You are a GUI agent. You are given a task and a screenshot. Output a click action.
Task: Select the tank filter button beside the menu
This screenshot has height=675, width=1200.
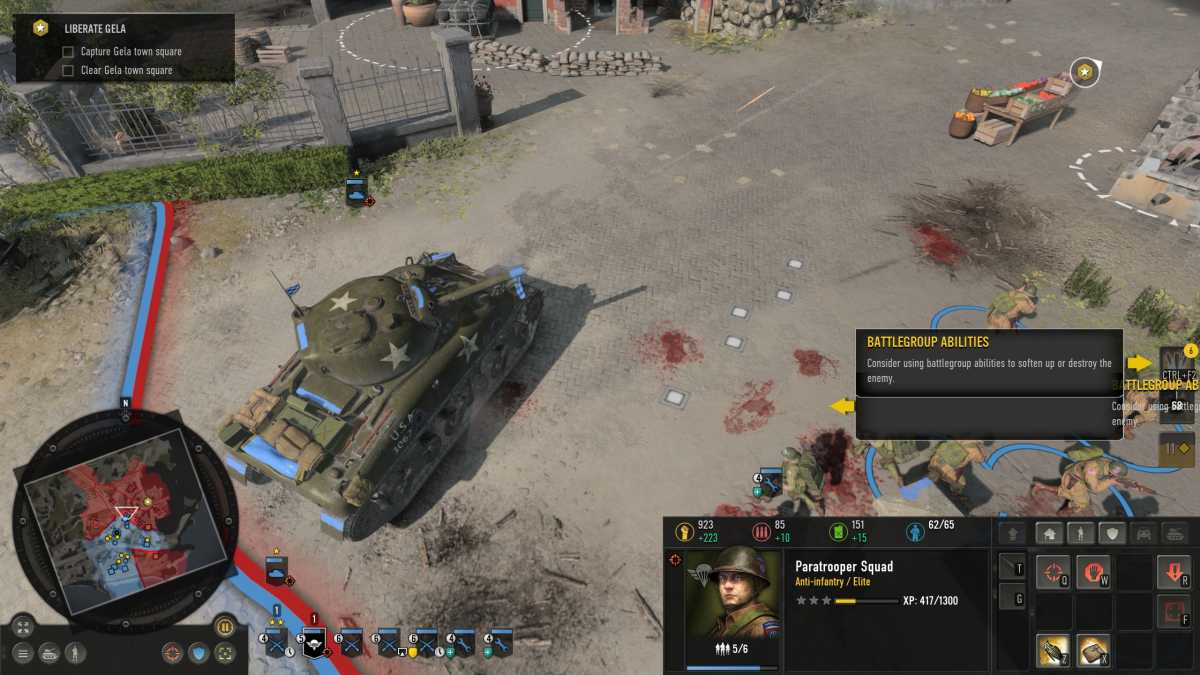48,653
